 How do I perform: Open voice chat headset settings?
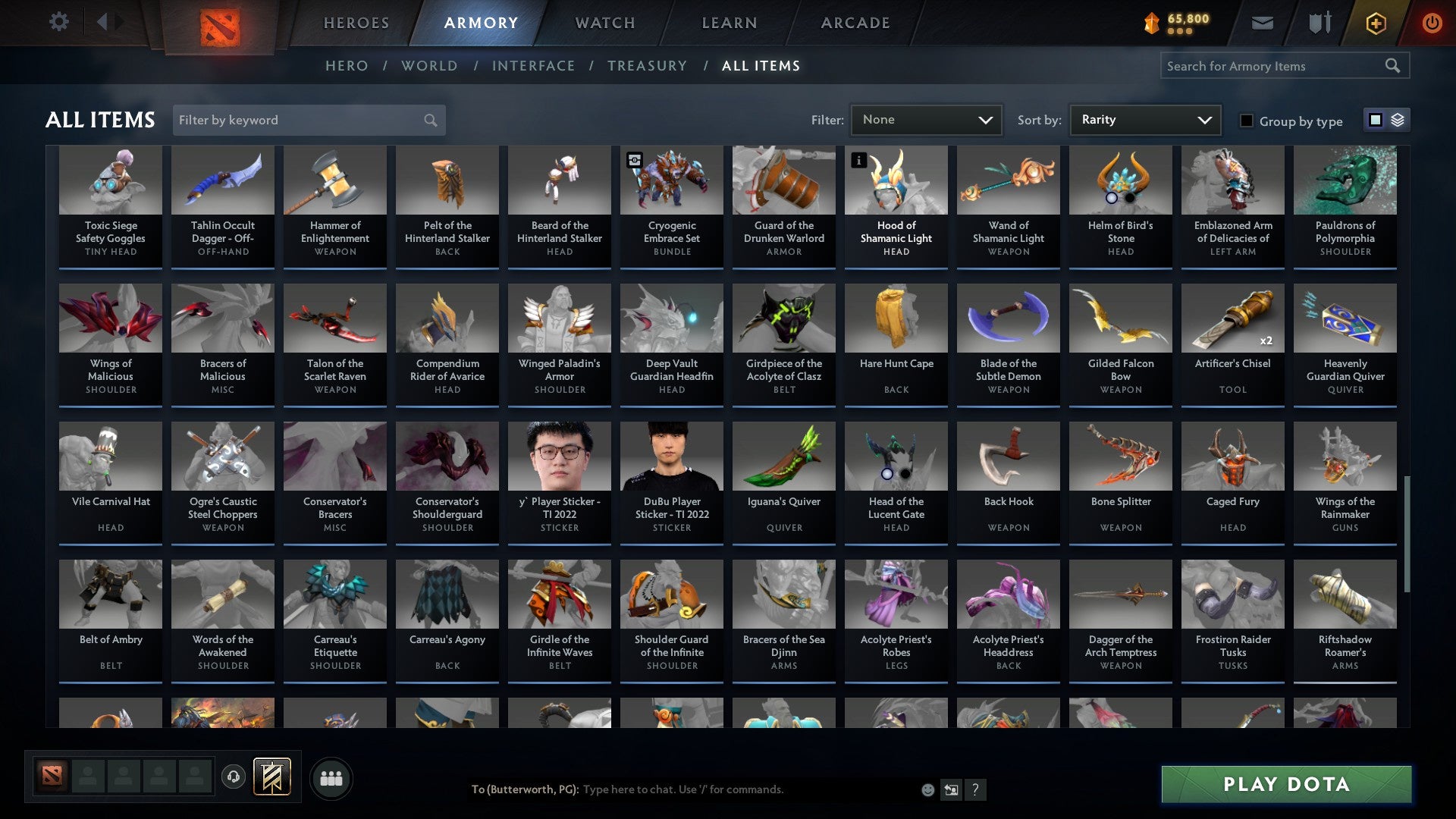(234, 777)
